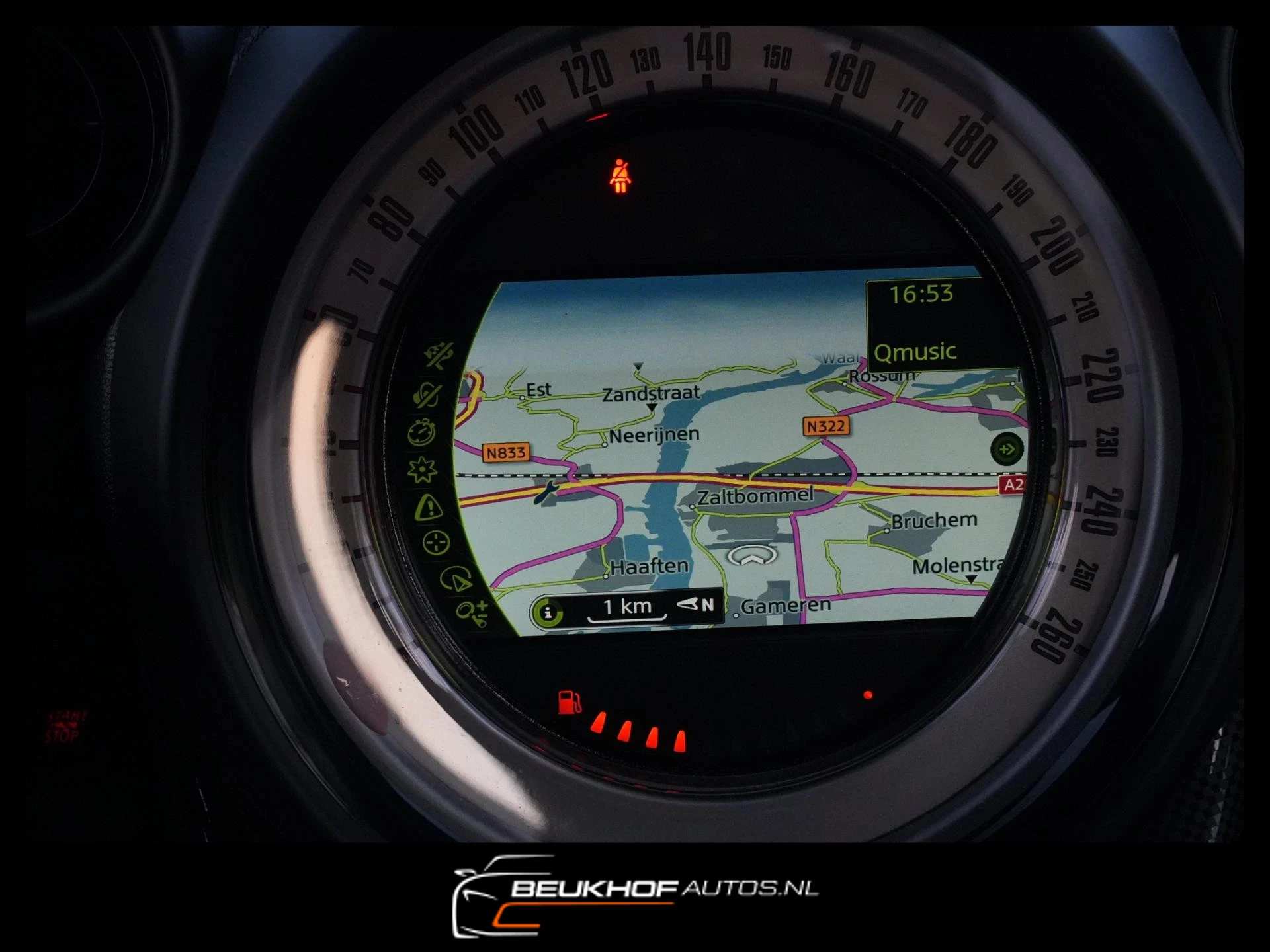Open the stopwatch icon in the sidebar
This screenshot has height=952, width=1270.
click(x=421, y=432)
